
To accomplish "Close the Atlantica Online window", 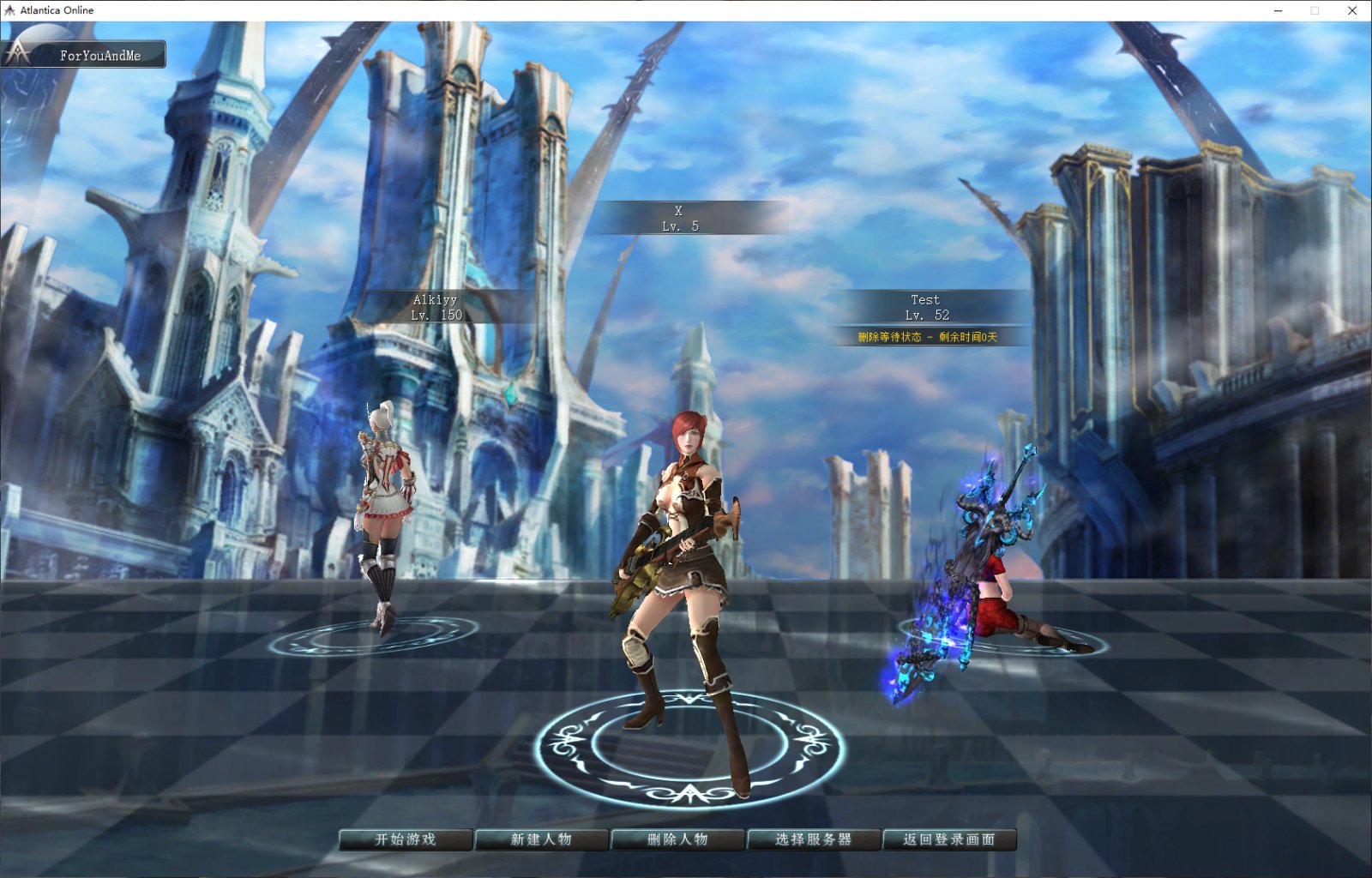I will pos(1352,10).
